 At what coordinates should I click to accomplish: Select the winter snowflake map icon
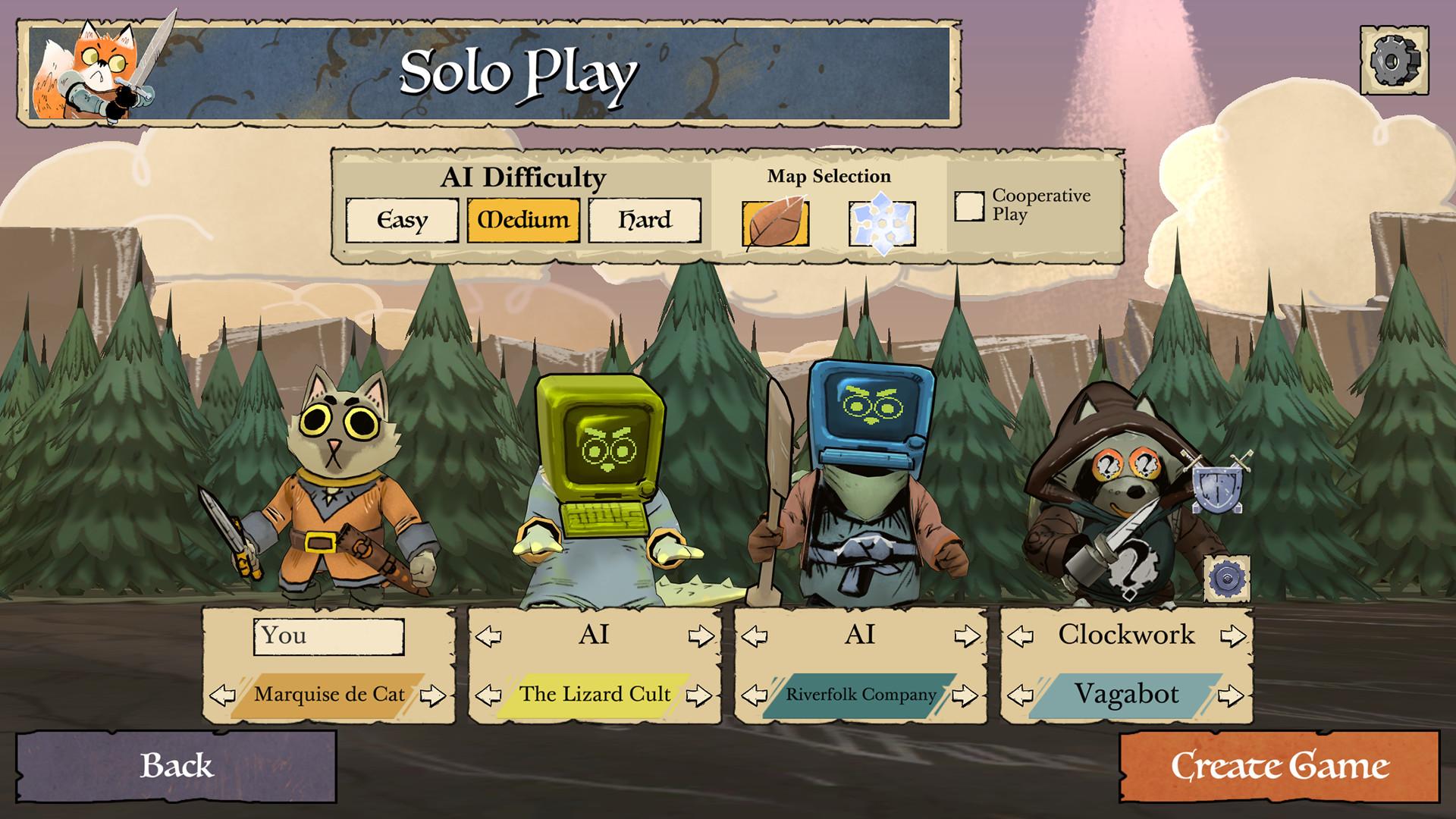click(881, 221)
